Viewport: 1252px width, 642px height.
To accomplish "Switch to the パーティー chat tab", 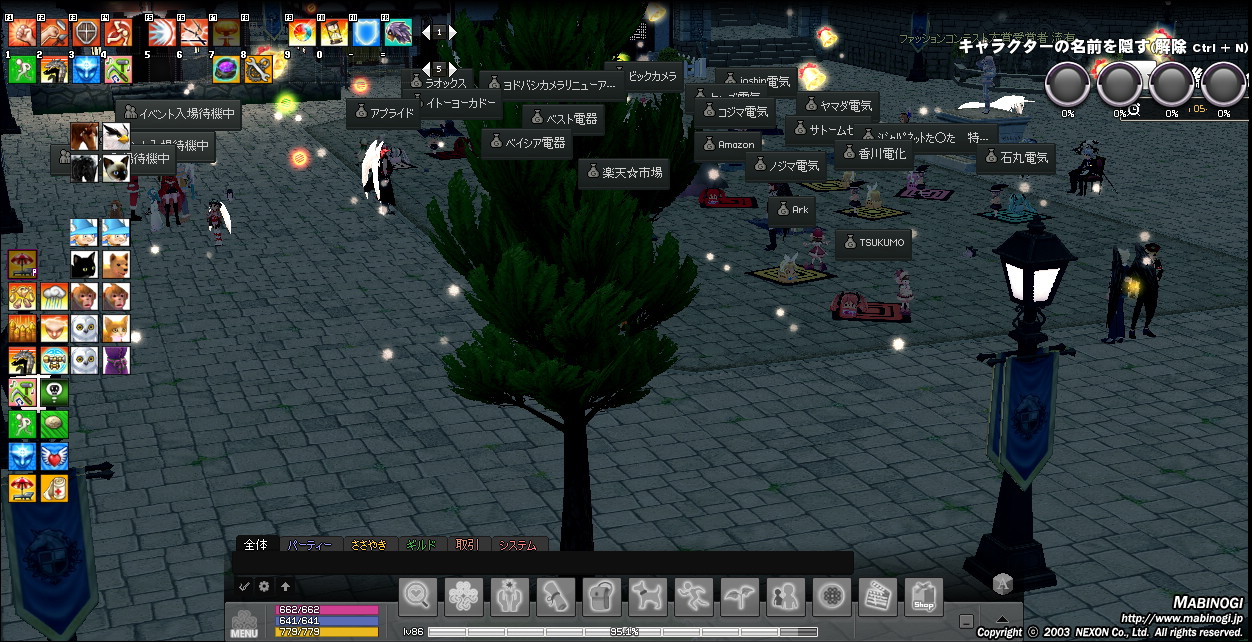I will pos(310,545).
